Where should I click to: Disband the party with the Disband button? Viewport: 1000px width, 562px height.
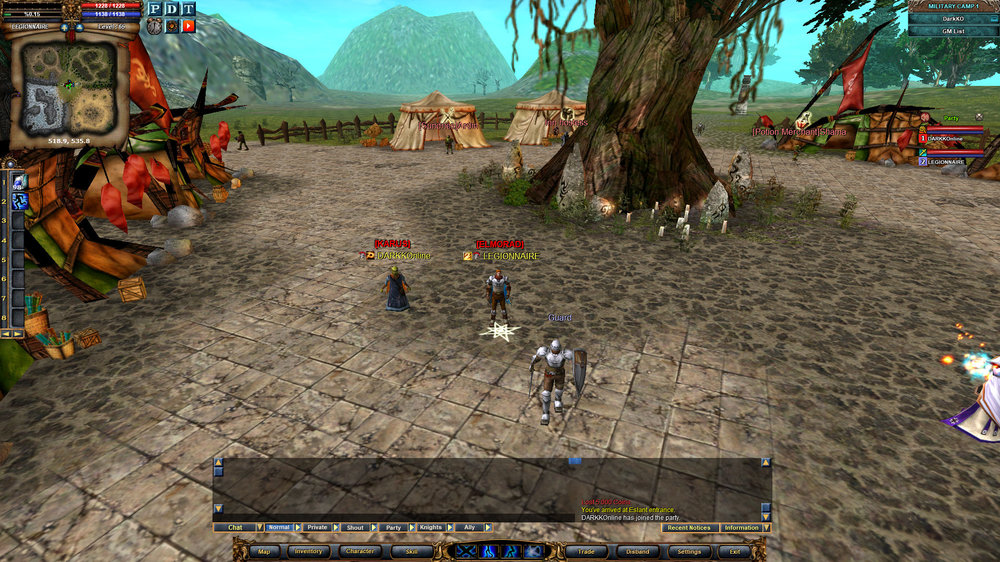[636, 551]
